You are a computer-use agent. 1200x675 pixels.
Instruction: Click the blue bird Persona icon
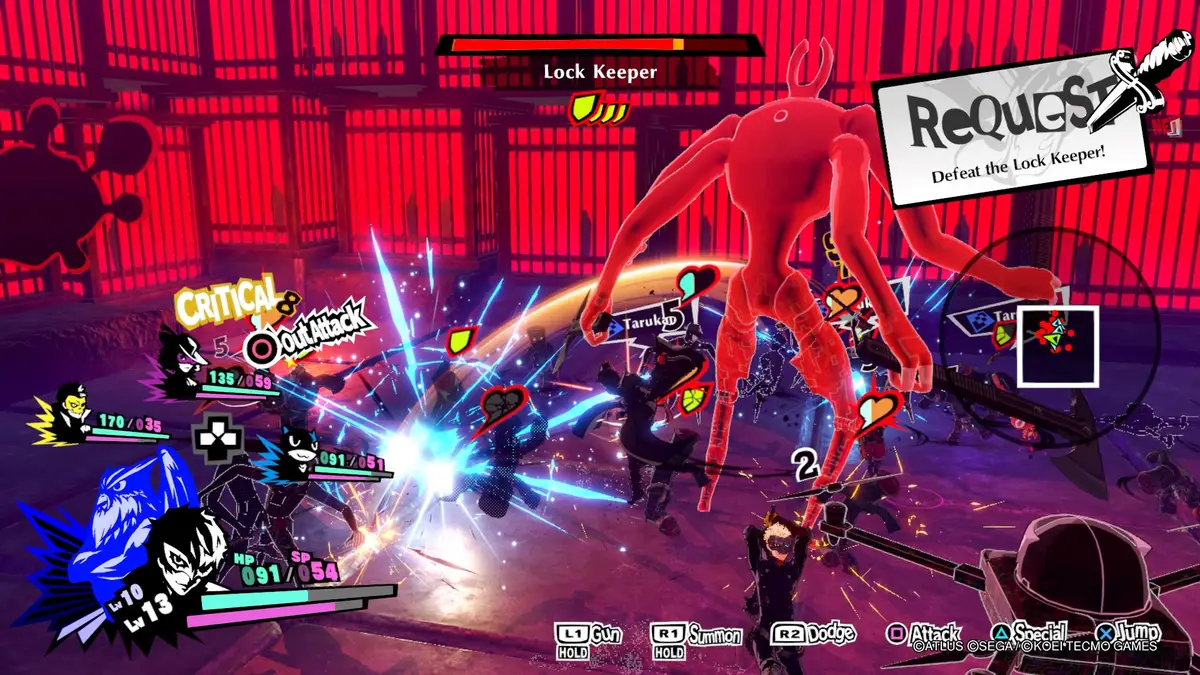118,515
